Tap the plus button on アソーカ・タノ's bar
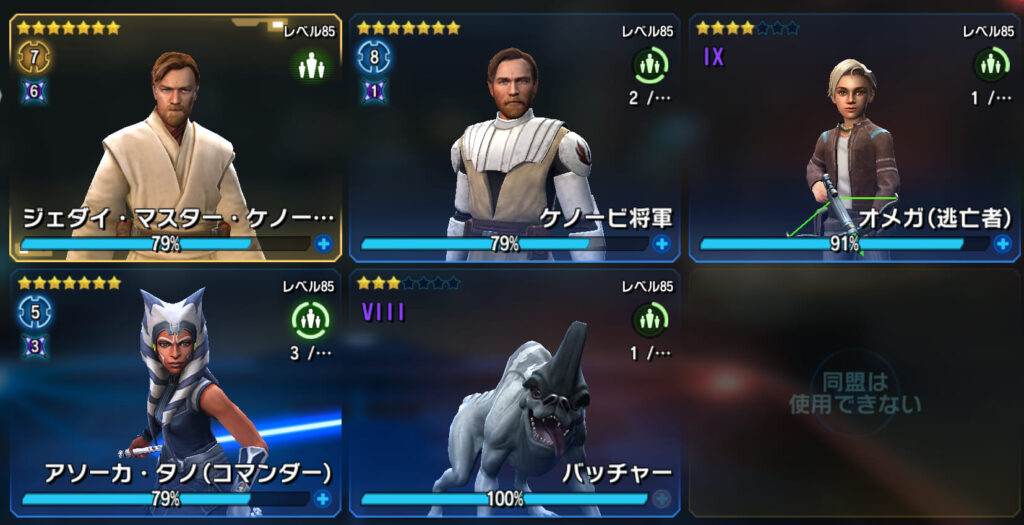 [x=322, y=498]
